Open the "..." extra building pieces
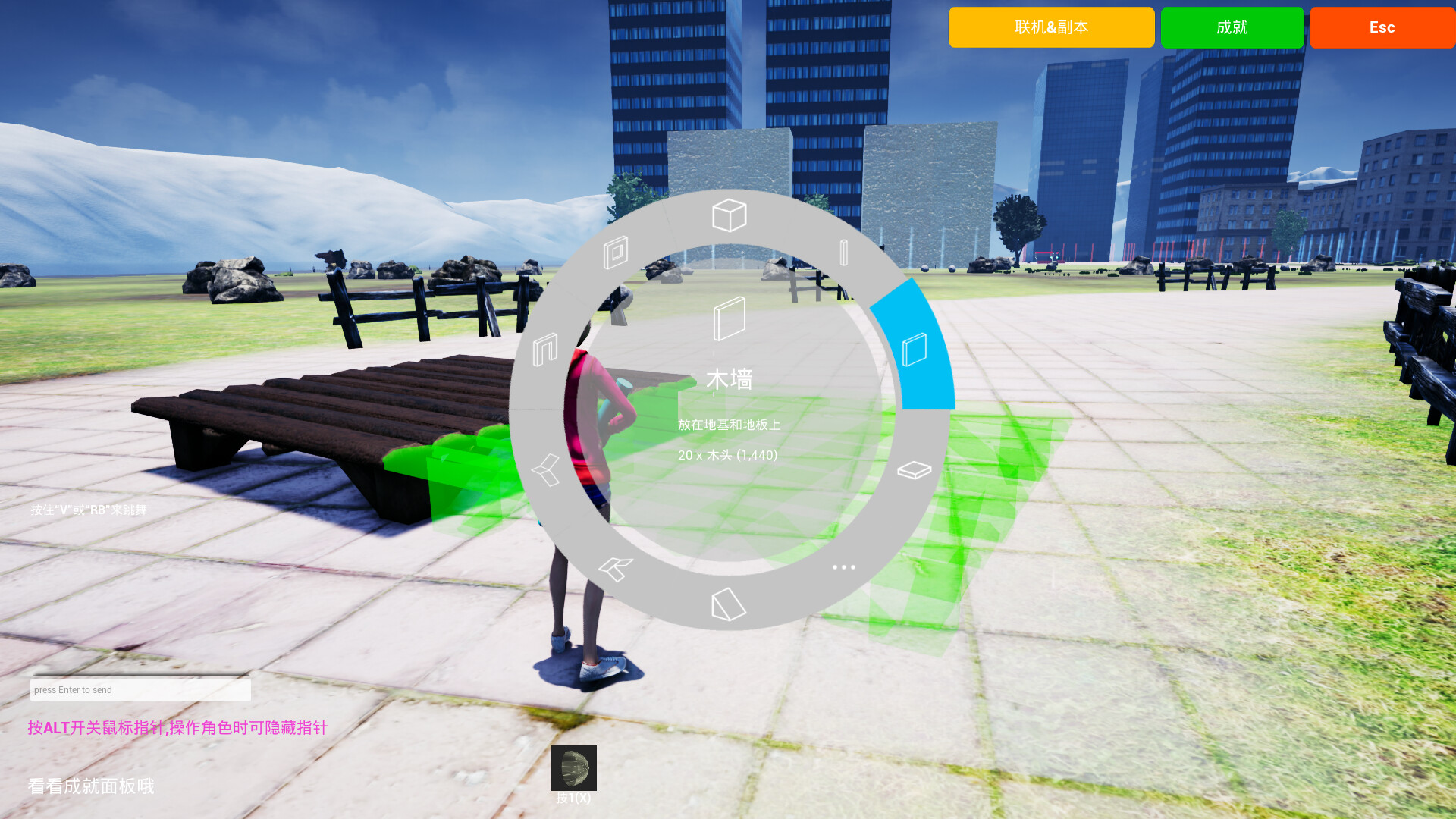1456x819 pixels. pos(844,567)
